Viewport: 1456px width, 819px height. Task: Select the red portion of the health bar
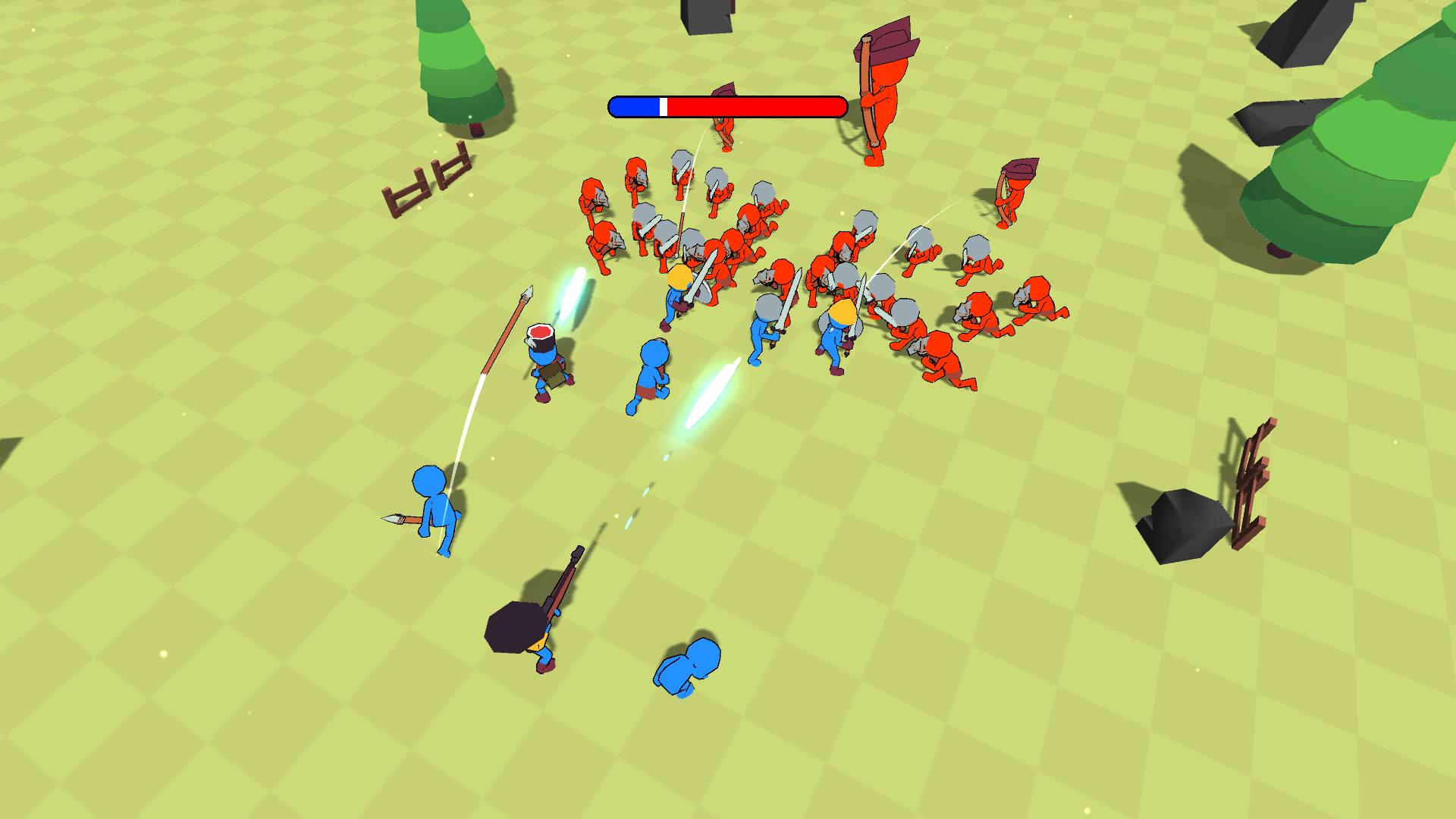coord(758,106)
